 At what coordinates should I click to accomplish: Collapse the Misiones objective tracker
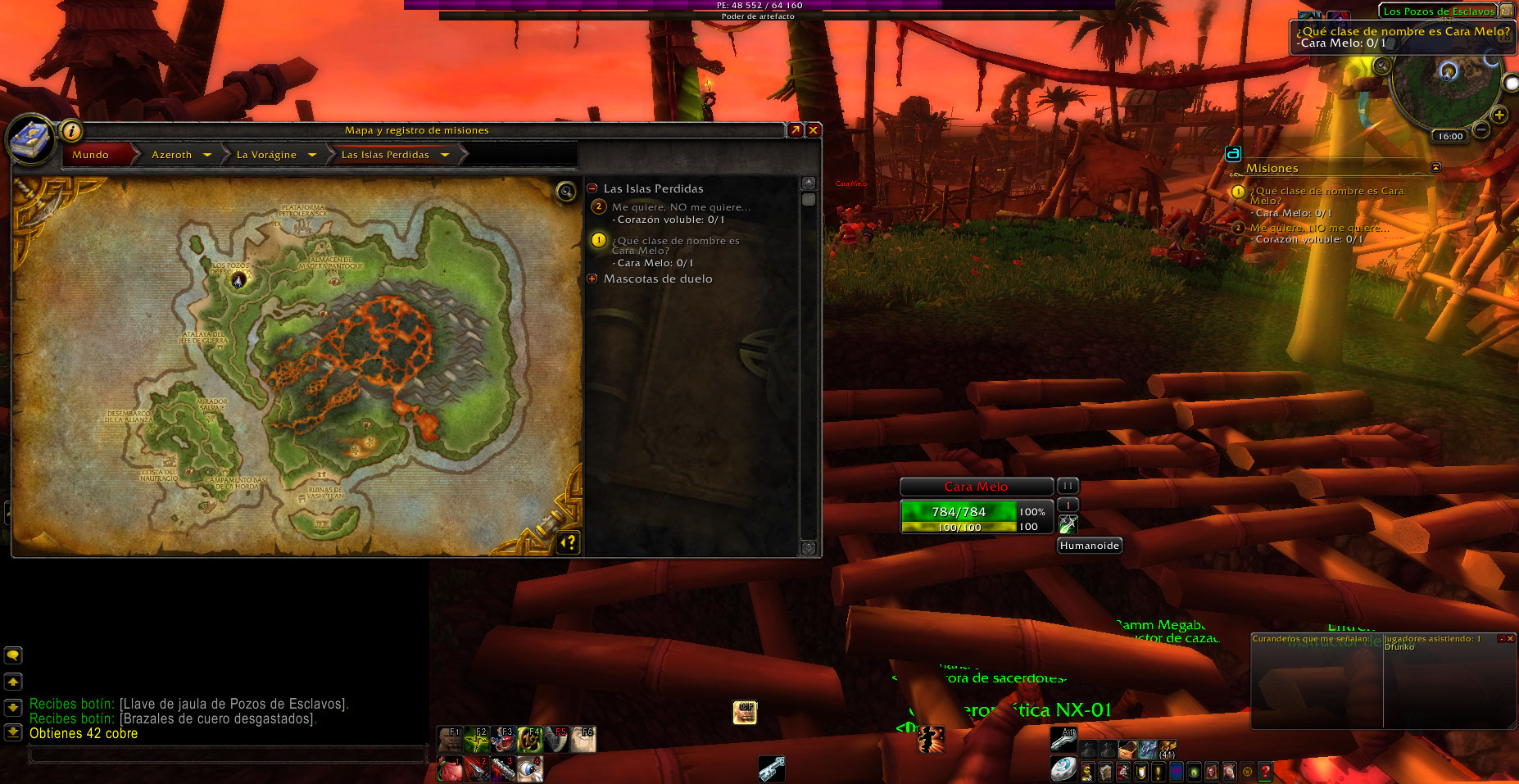point(1435,167)
